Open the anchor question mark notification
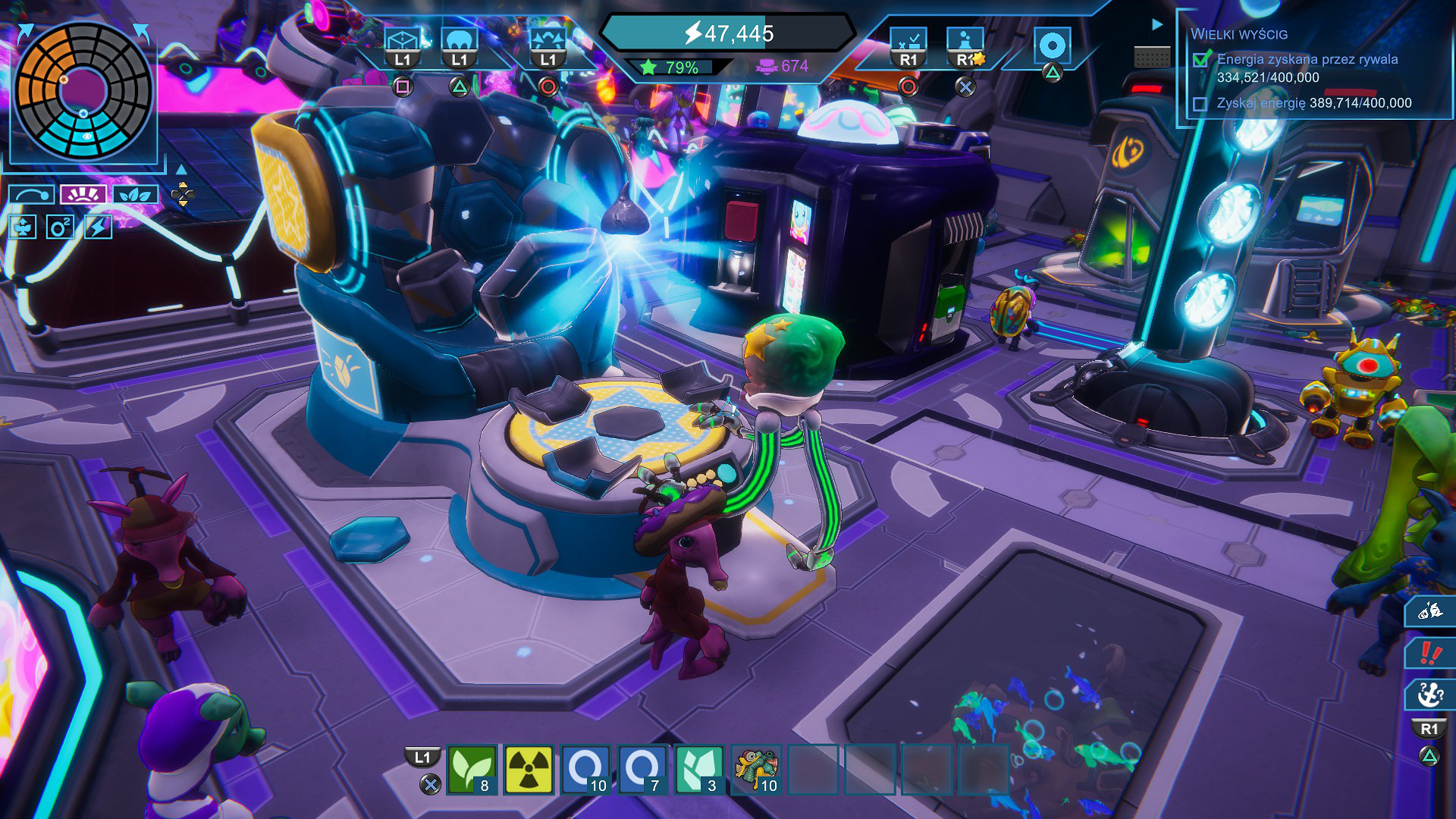Screen dimensions: 1456x819 tap(1430, 694)
